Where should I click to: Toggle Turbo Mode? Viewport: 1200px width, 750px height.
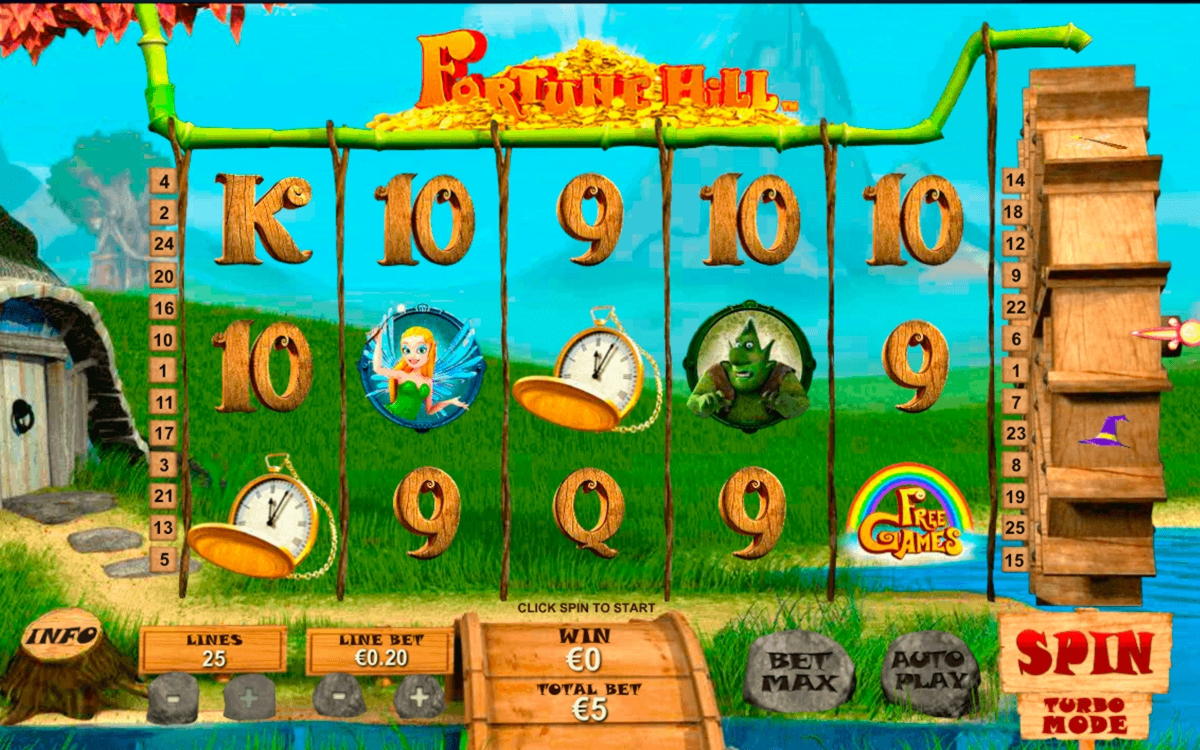(1085, 715)
